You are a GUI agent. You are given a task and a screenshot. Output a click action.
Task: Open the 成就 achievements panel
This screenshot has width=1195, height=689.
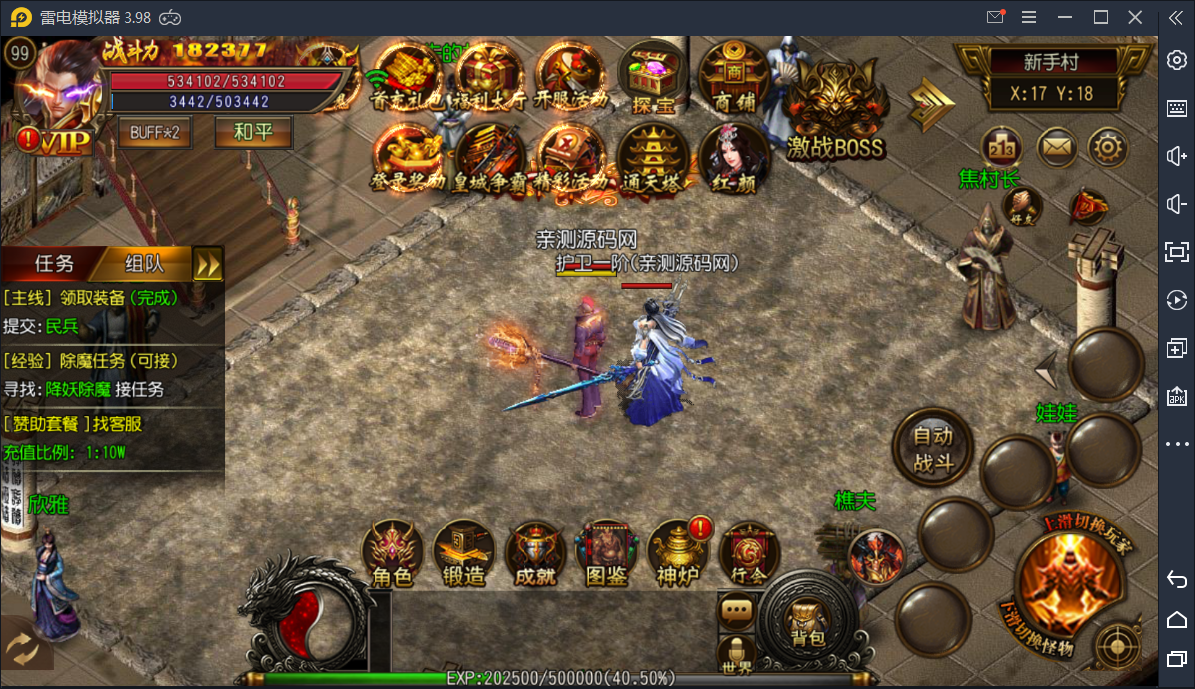(x=536, y=553)
